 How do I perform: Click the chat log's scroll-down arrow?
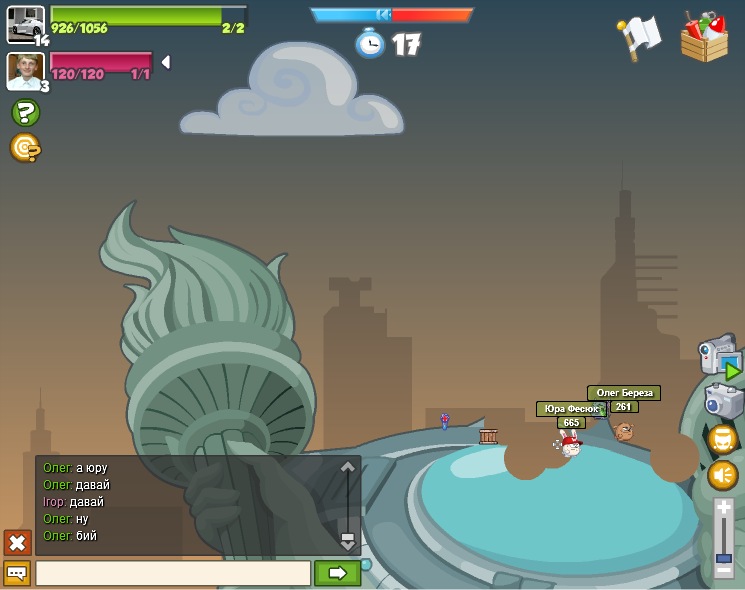[348, 541]
